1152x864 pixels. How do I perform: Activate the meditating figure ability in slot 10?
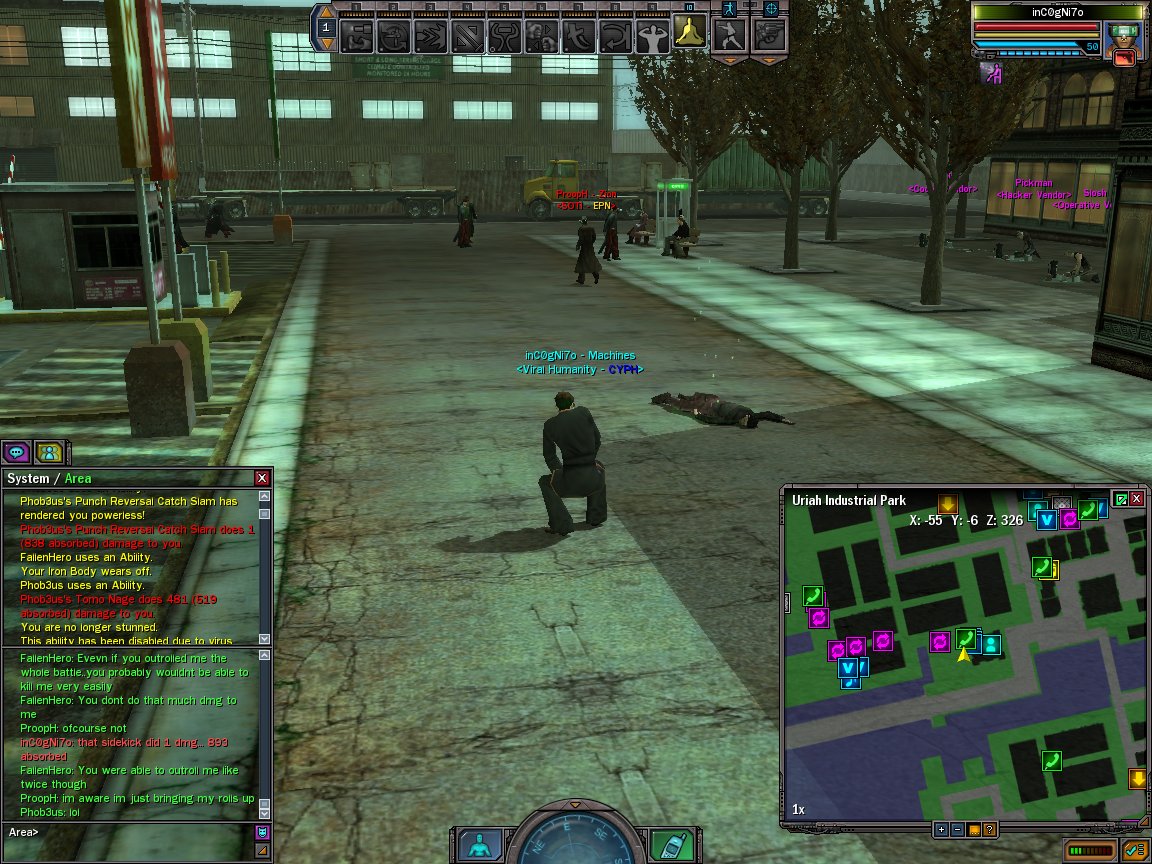point(690,35)
